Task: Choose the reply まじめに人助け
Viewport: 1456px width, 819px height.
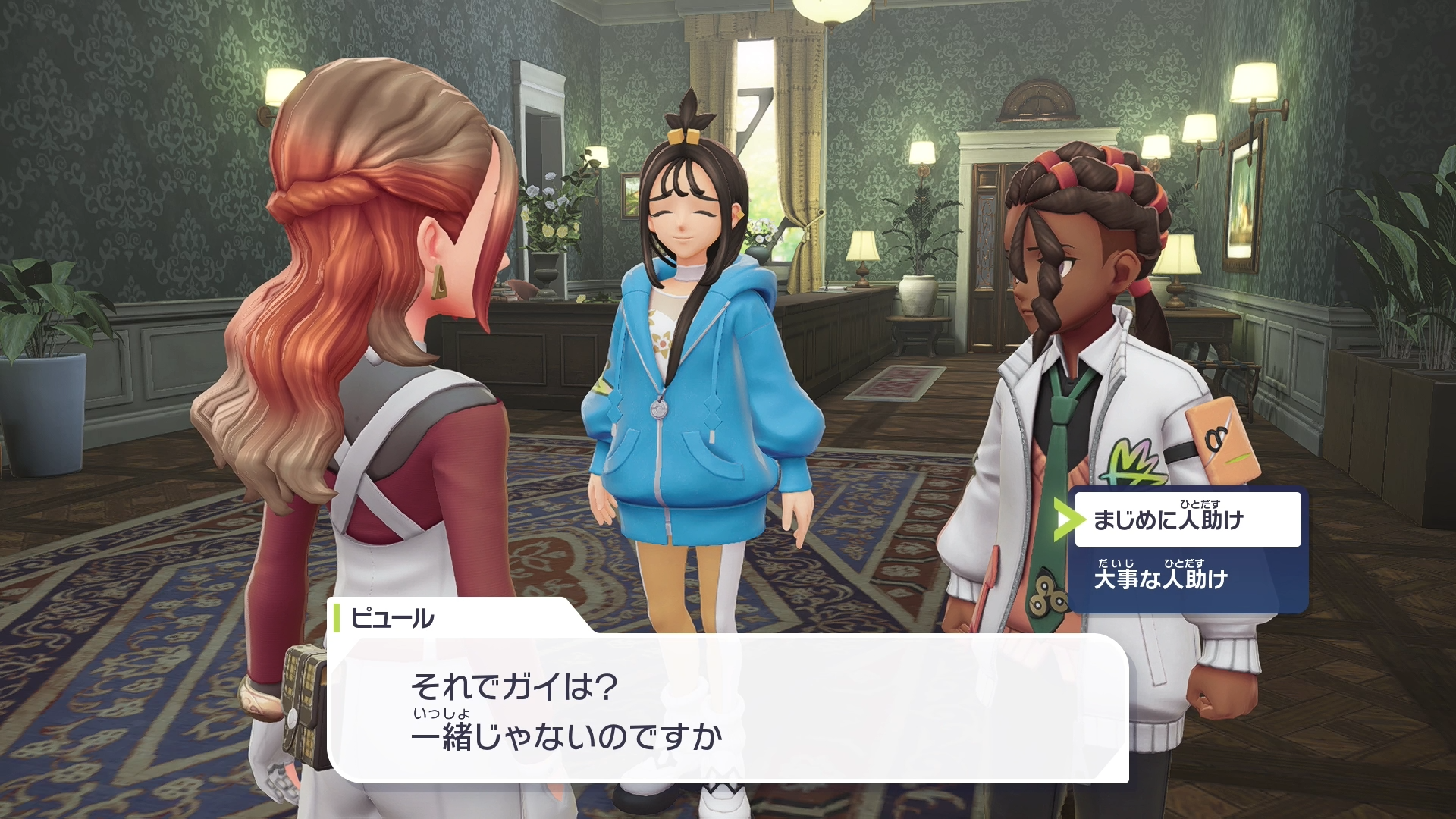Action: 1187,519
